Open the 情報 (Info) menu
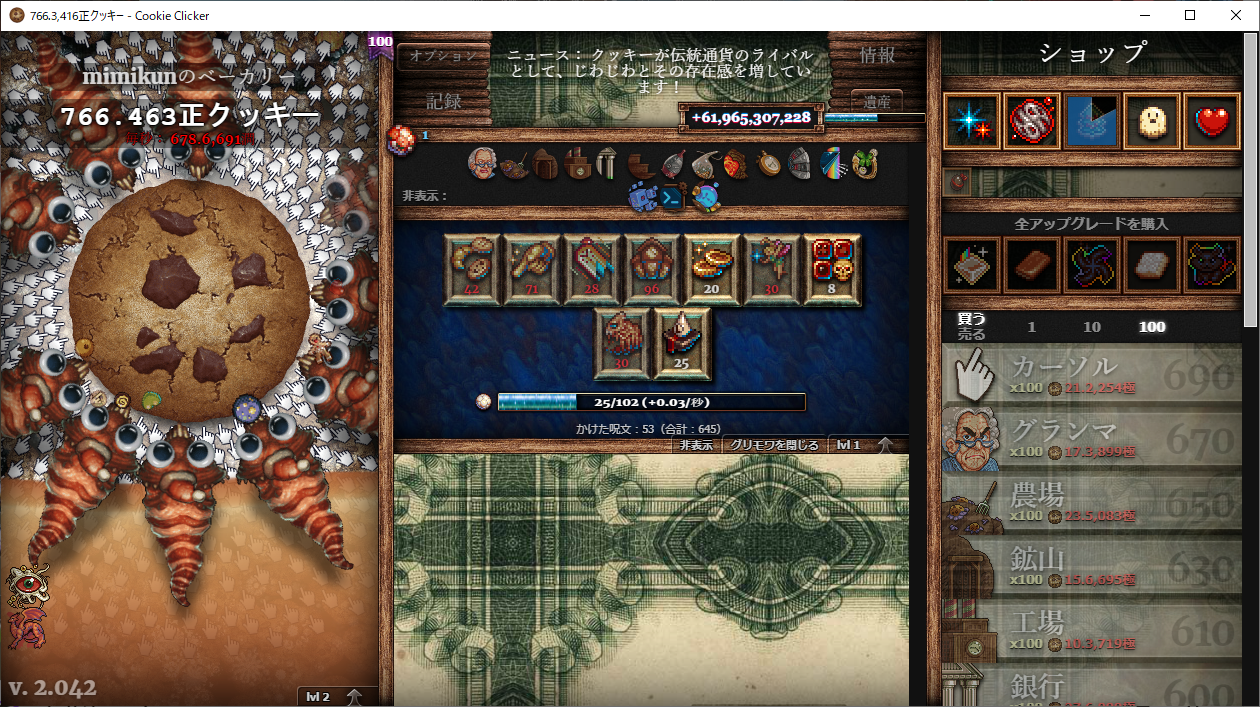 tap(877, 56)
